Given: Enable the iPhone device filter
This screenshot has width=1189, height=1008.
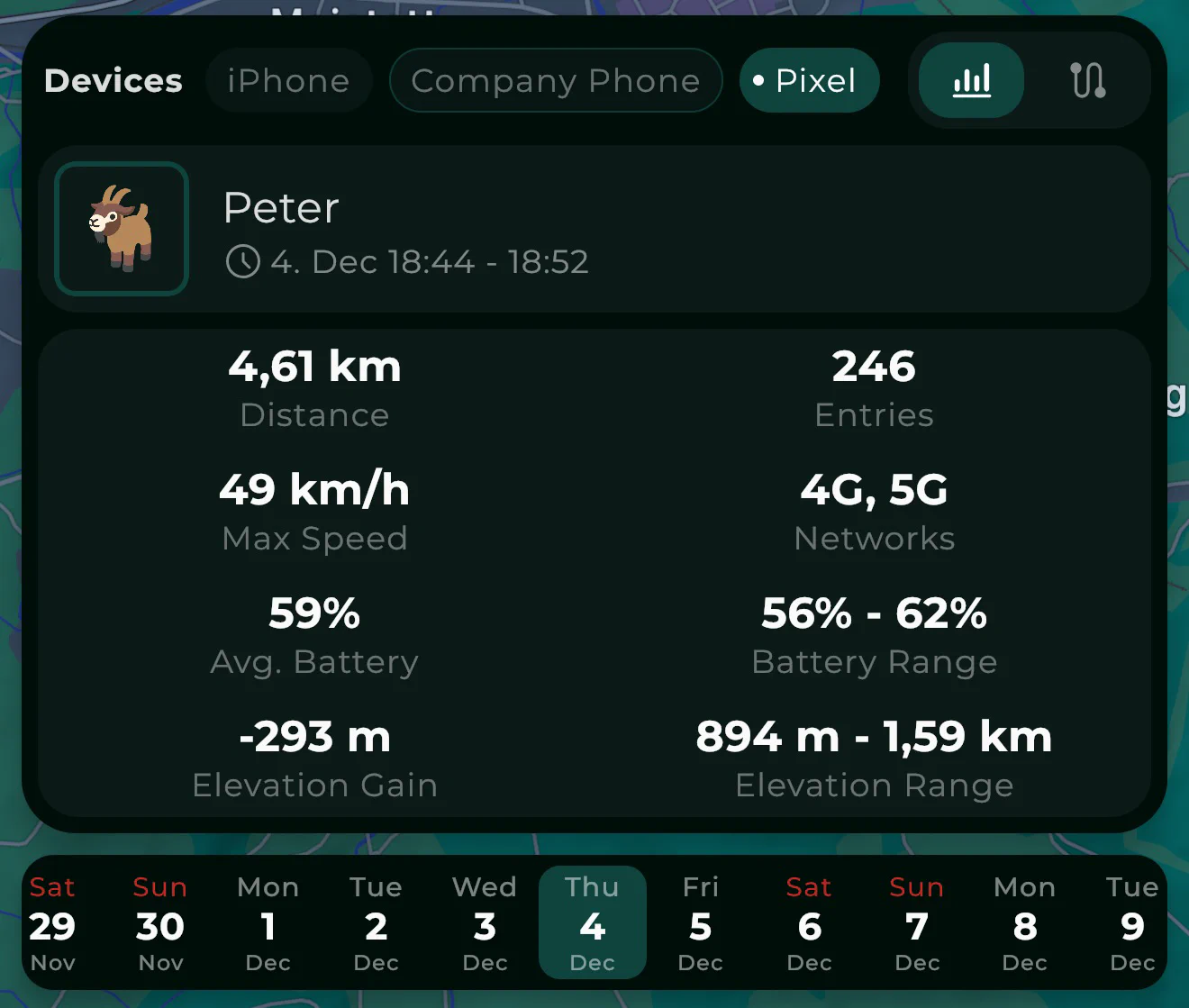Looking at the screenshot, I should pos(289,80).
